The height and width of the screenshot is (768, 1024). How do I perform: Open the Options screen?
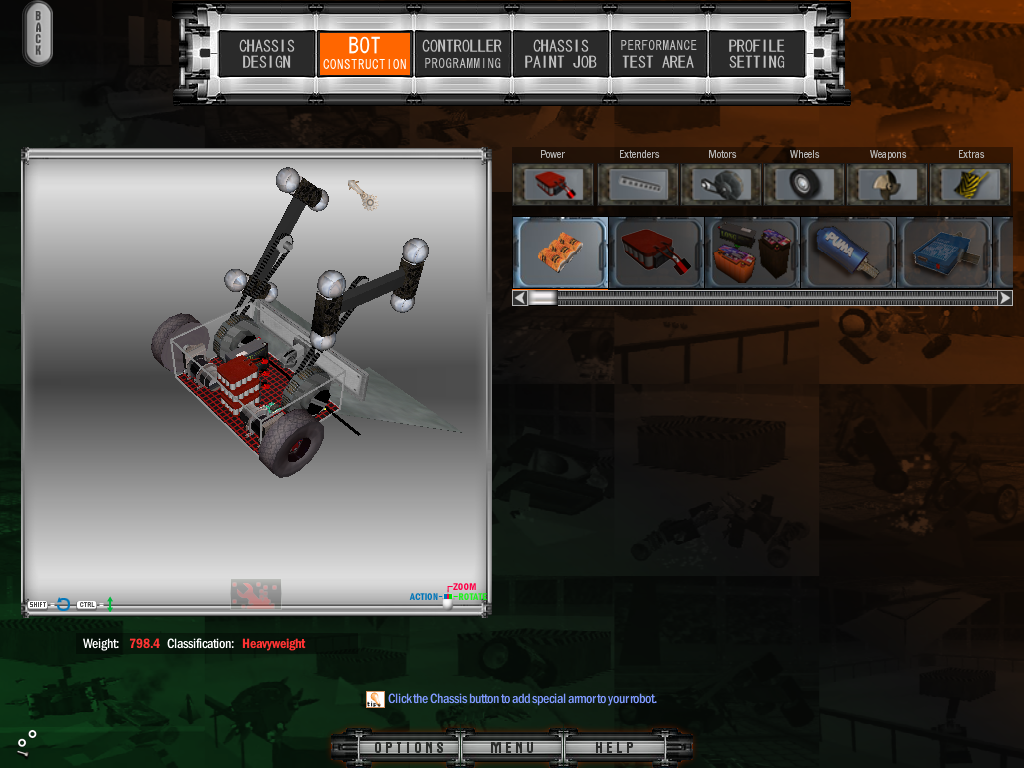tap(410, 748)
